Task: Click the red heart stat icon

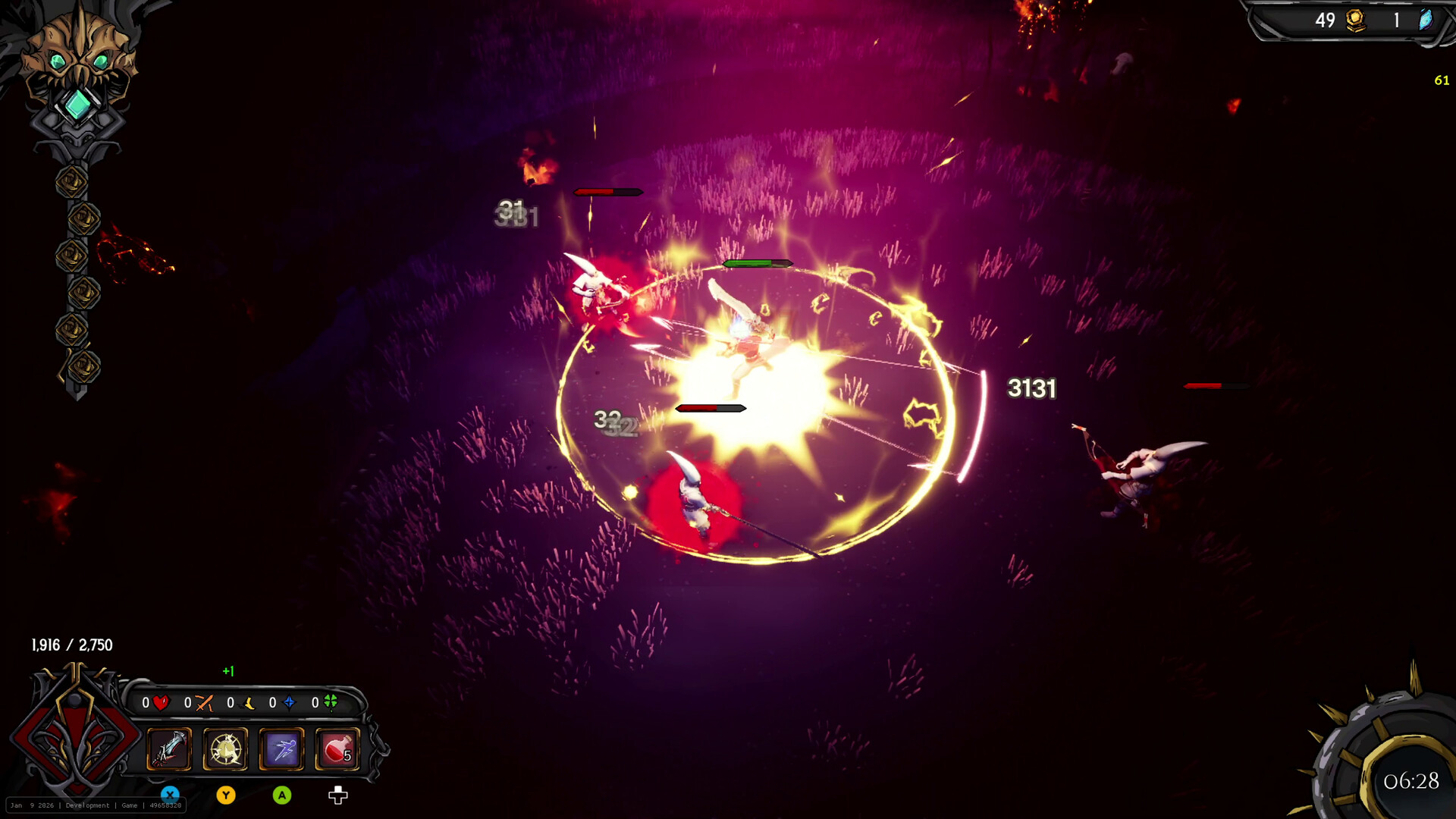Action: coord(162,704)
